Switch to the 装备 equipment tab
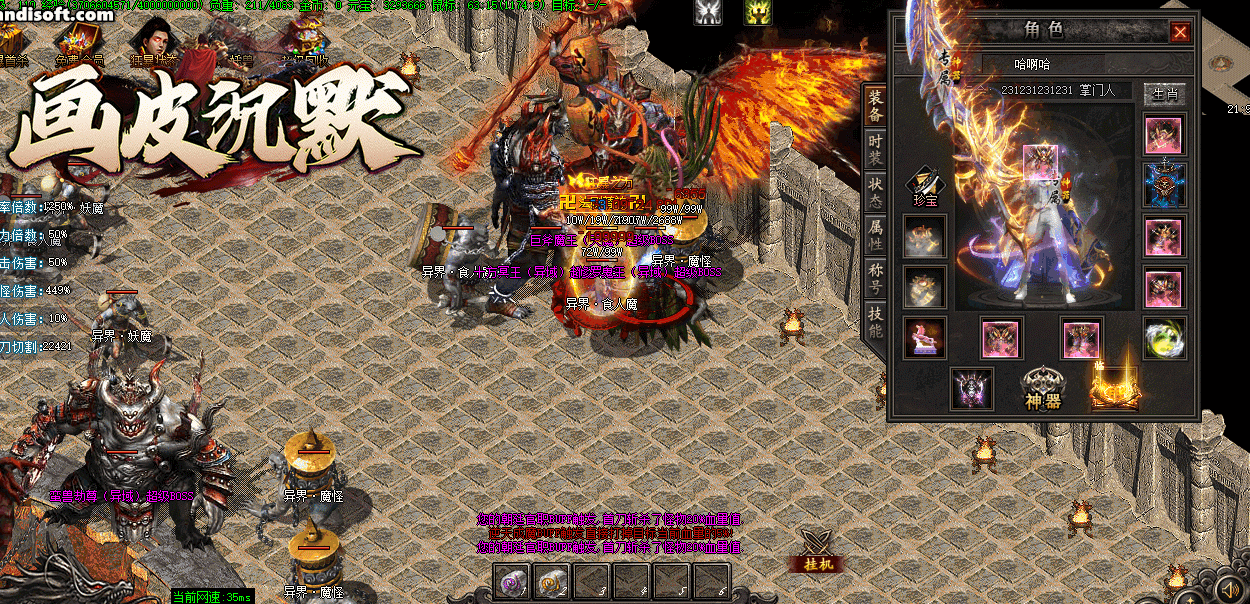This screenshot has height=604, width=1250. 874,107
